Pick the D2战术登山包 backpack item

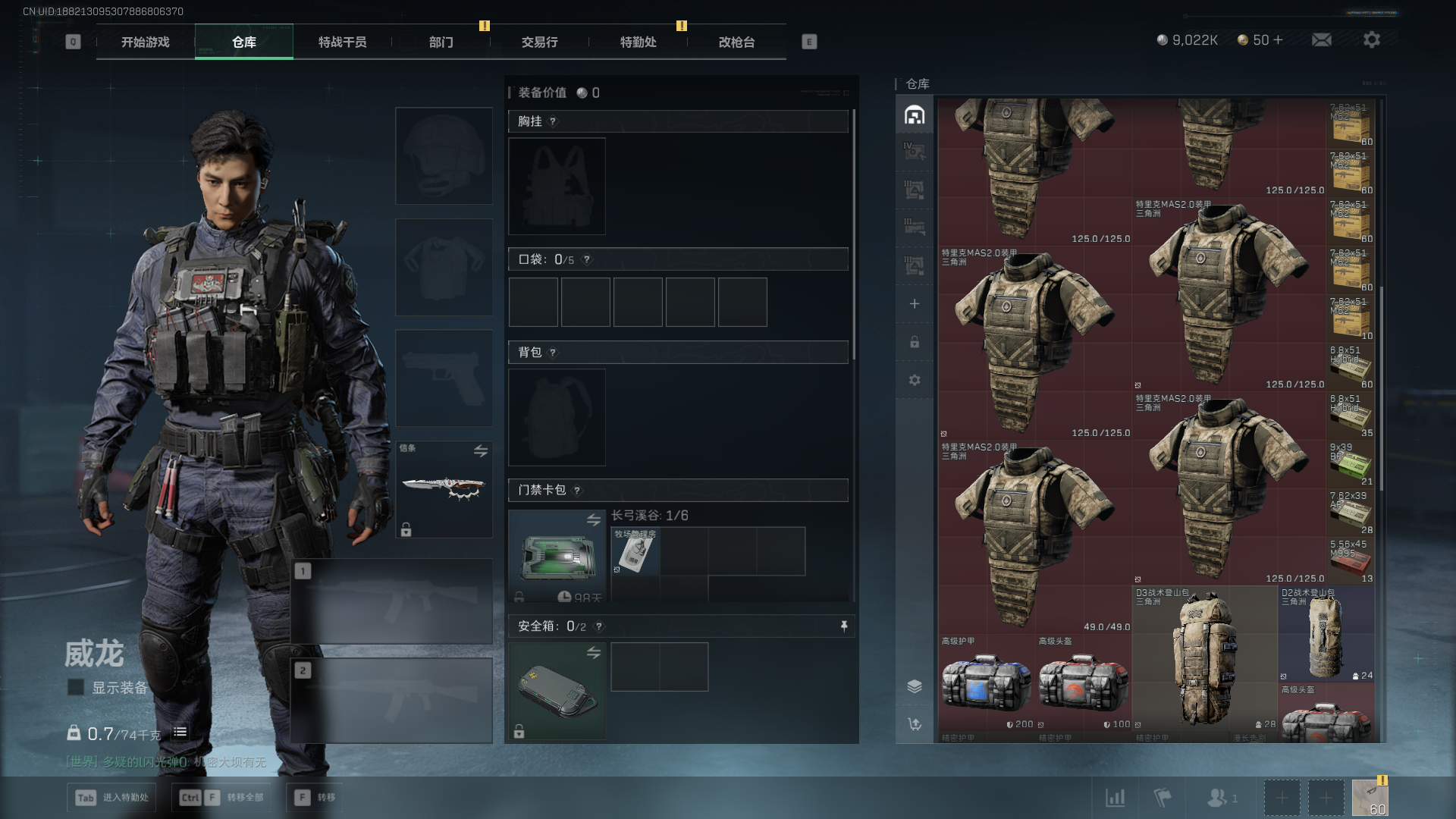tap(1326, 635)
